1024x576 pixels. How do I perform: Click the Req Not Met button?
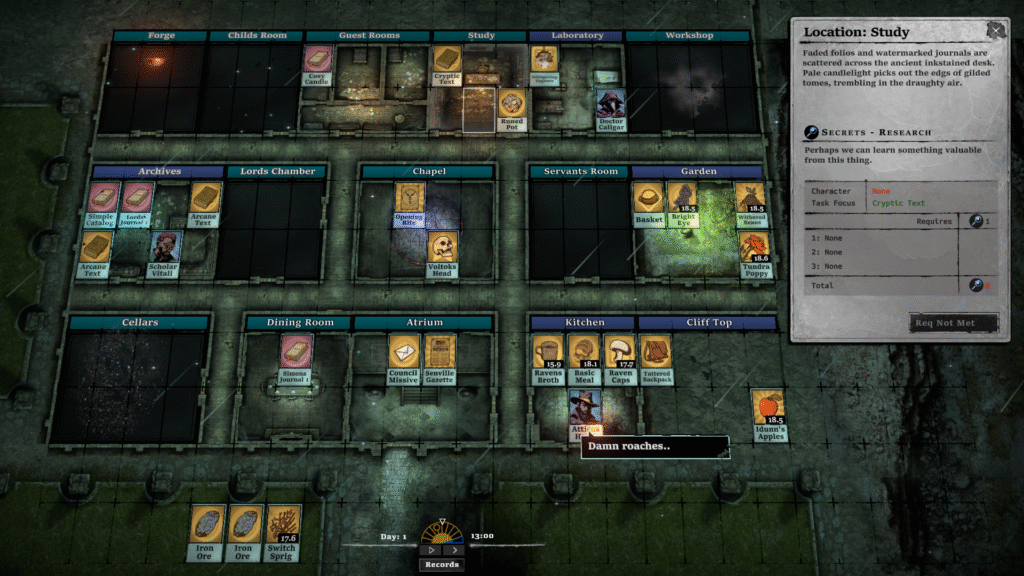tap(954, 323)
